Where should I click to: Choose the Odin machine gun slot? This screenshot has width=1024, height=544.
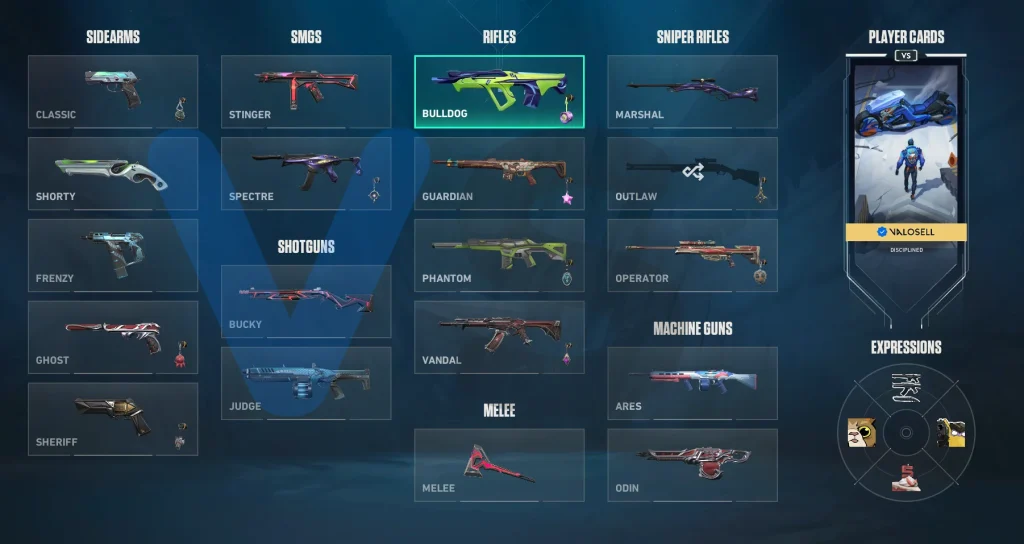pos(692,466)
